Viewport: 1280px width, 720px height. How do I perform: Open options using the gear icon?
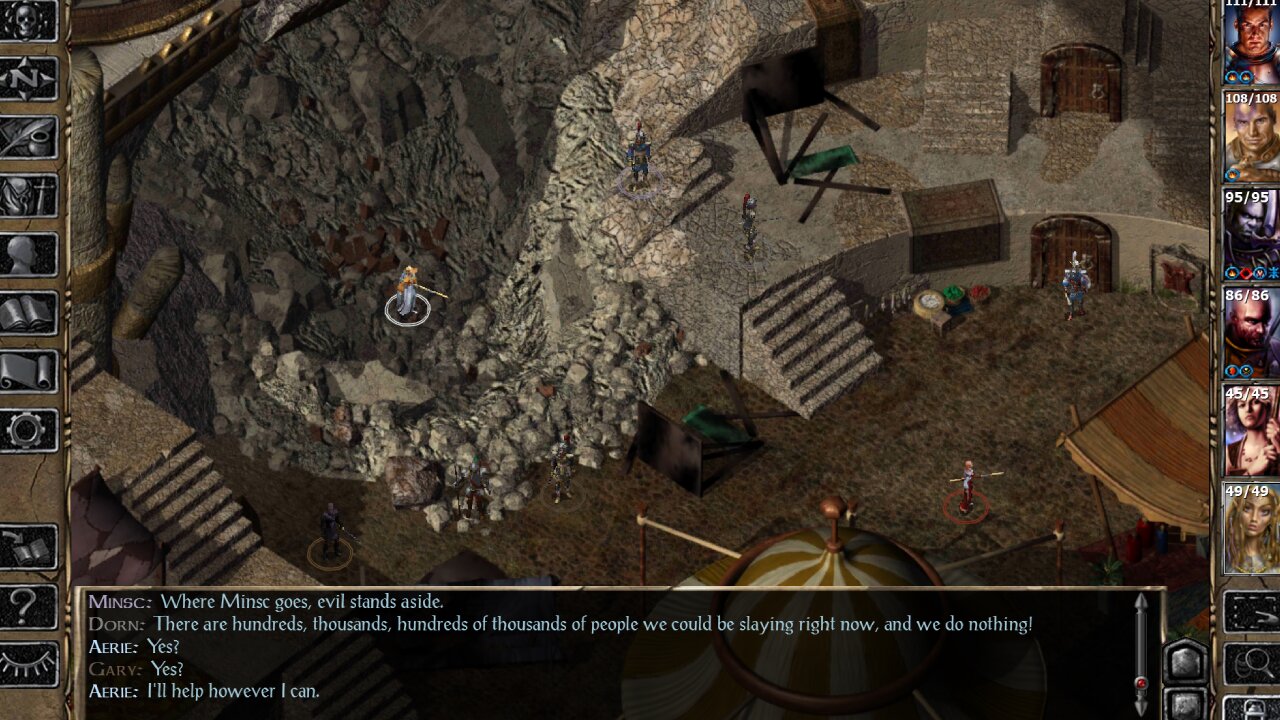25,425
